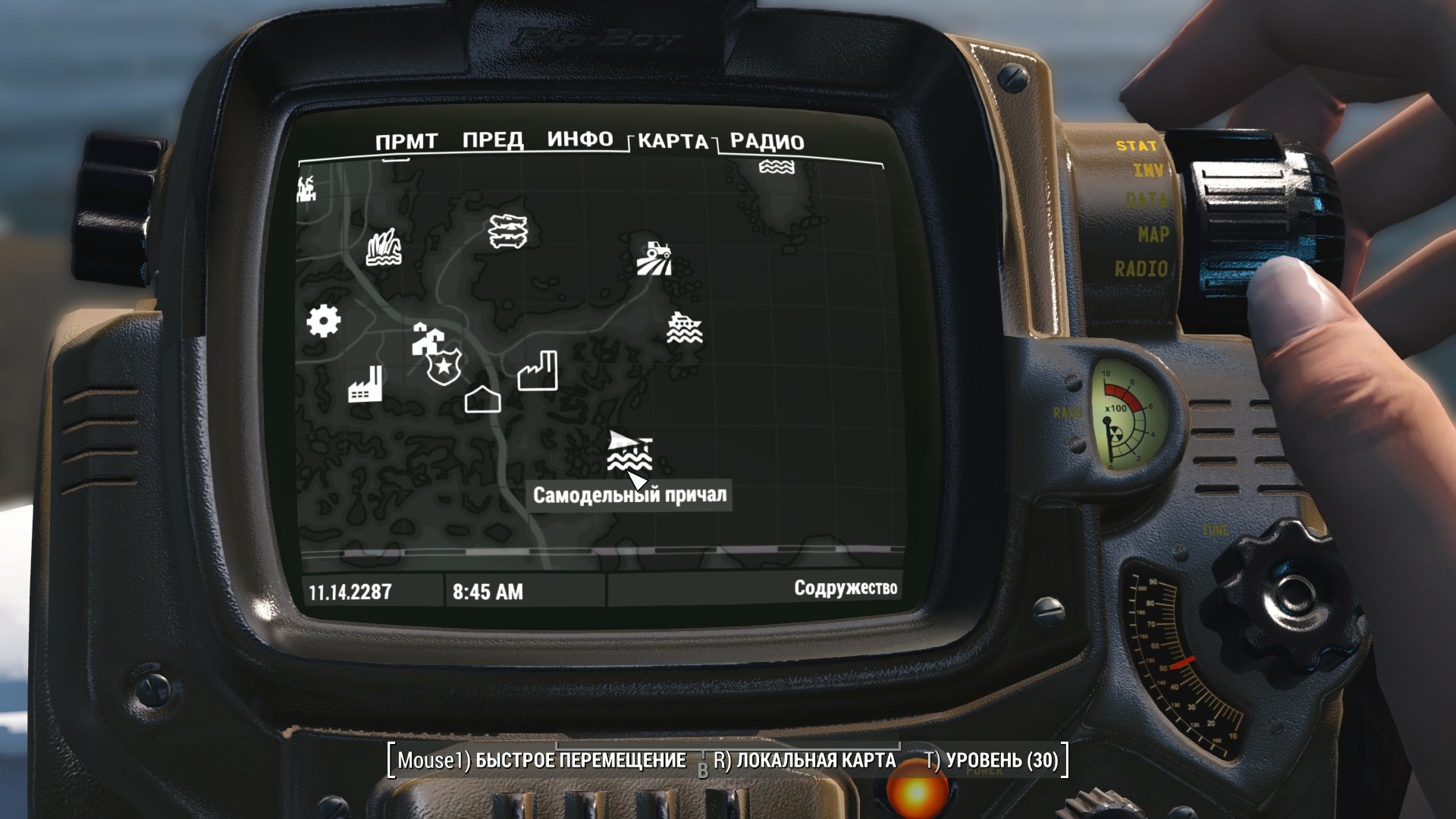Viewport: 1456px width, 819px height.
Task: Switch to the РАДИО tab
Action: 767,142
